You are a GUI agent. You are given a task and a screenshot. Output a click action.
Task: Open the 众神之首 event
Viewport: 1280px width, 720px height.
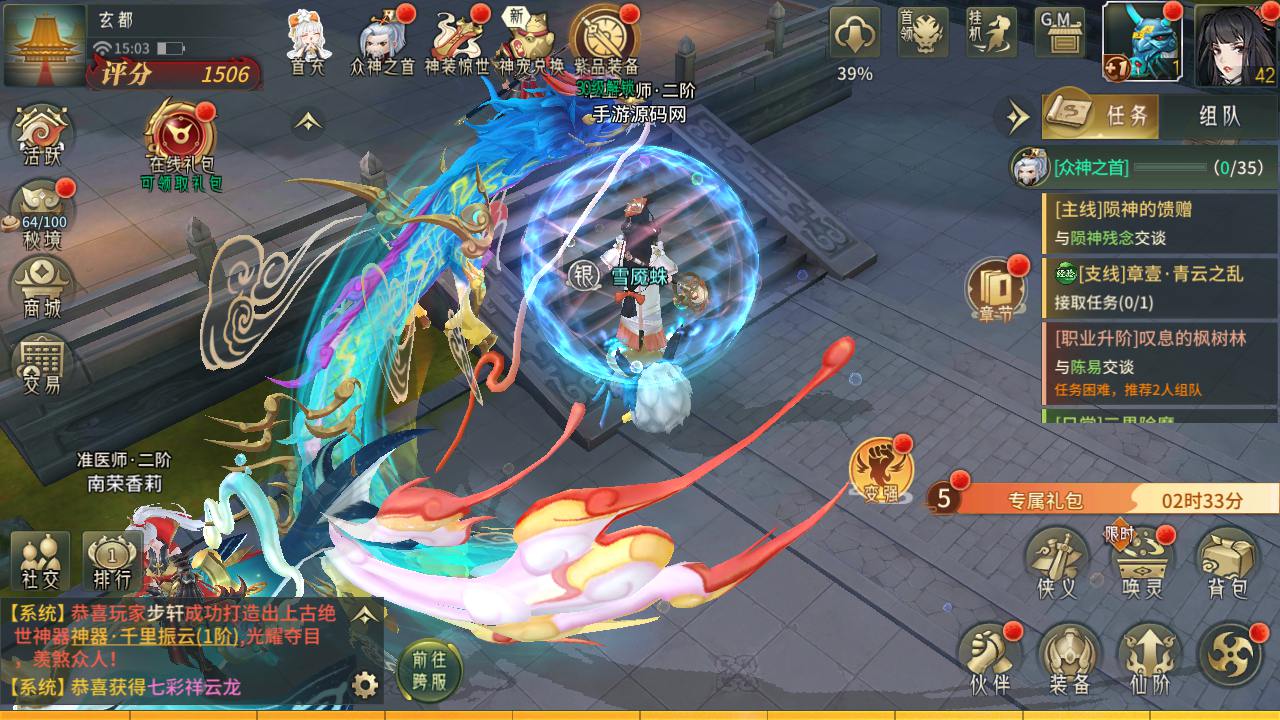point(383,42)
